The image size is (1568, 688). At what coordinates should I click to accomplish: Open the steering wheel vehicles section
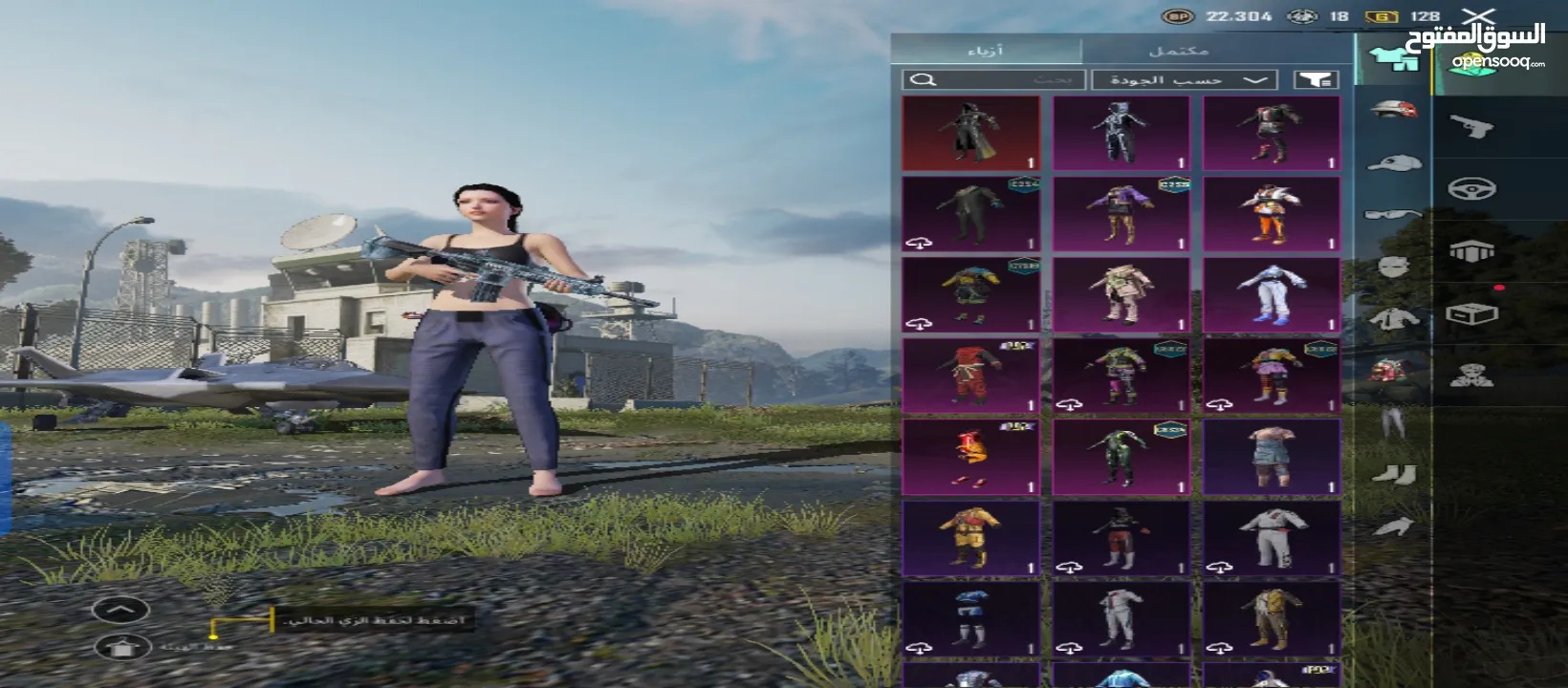[1471, 188]
